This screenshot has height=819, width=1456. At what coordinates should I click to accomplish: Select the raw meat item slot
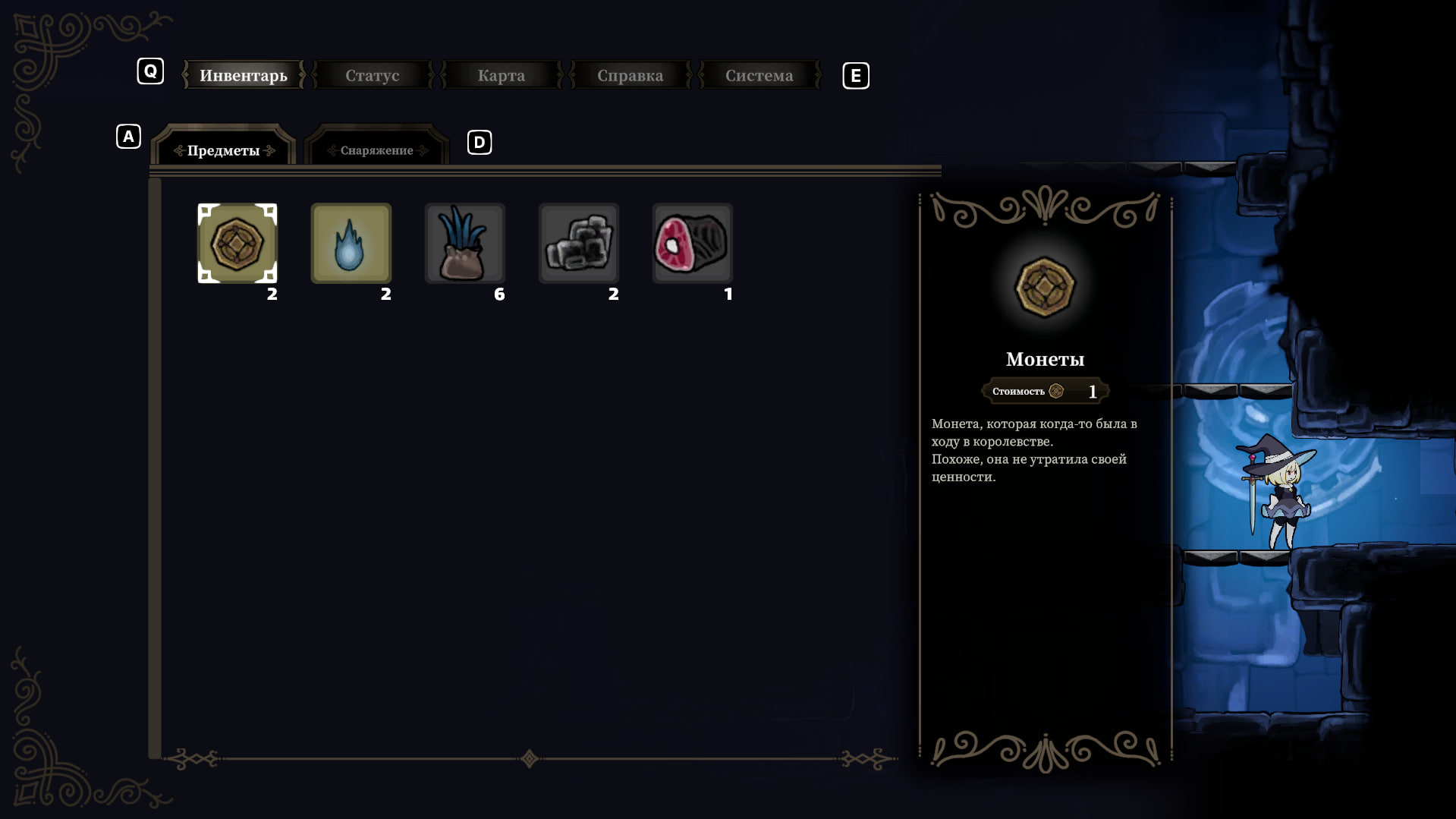pos(692,243)
